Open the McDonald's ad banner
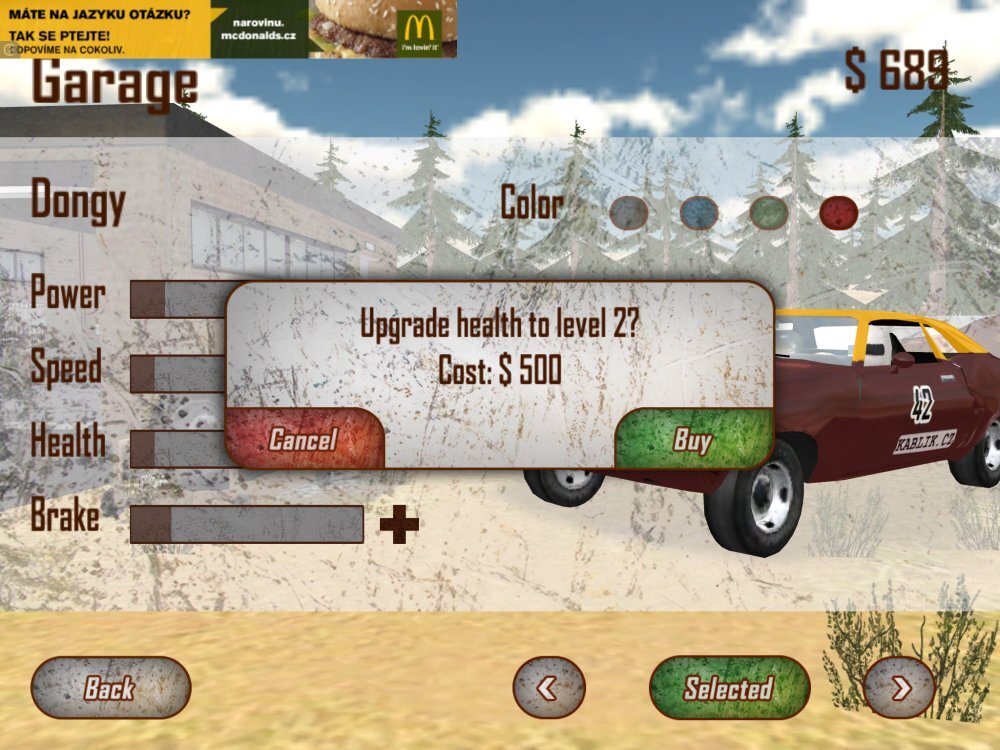The image size is (1000, 750). click(228, 29)
